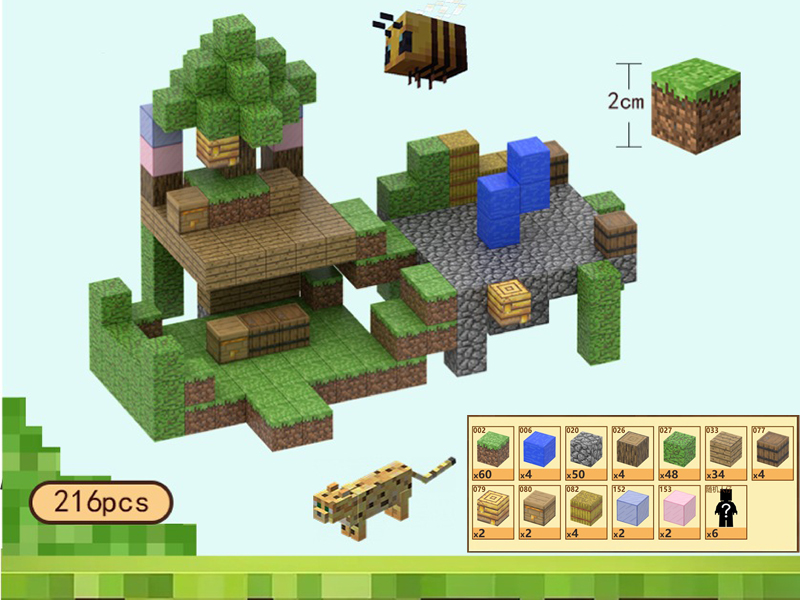
Task: Choose the blue water block slot
Action: (539, 449)
